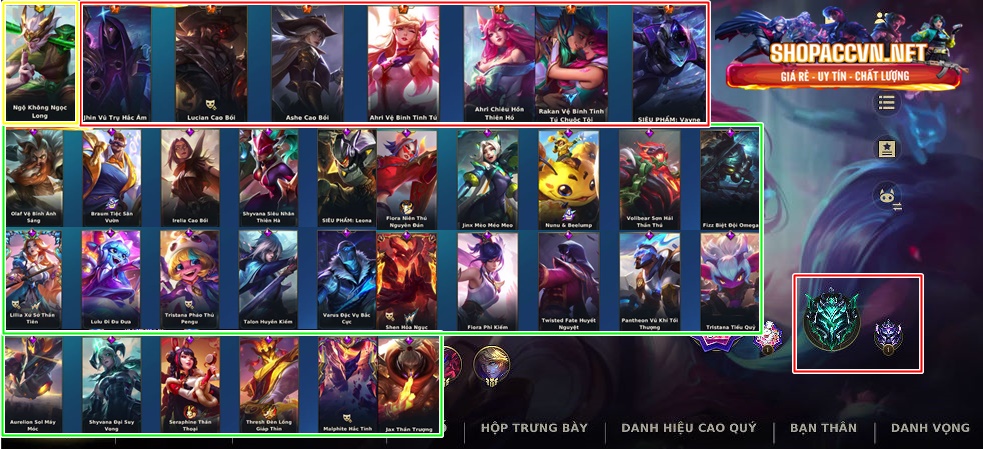Screen dimensions: 983x449
Task: Go to the Bạn Thân tab
Action: coord(823,428)
